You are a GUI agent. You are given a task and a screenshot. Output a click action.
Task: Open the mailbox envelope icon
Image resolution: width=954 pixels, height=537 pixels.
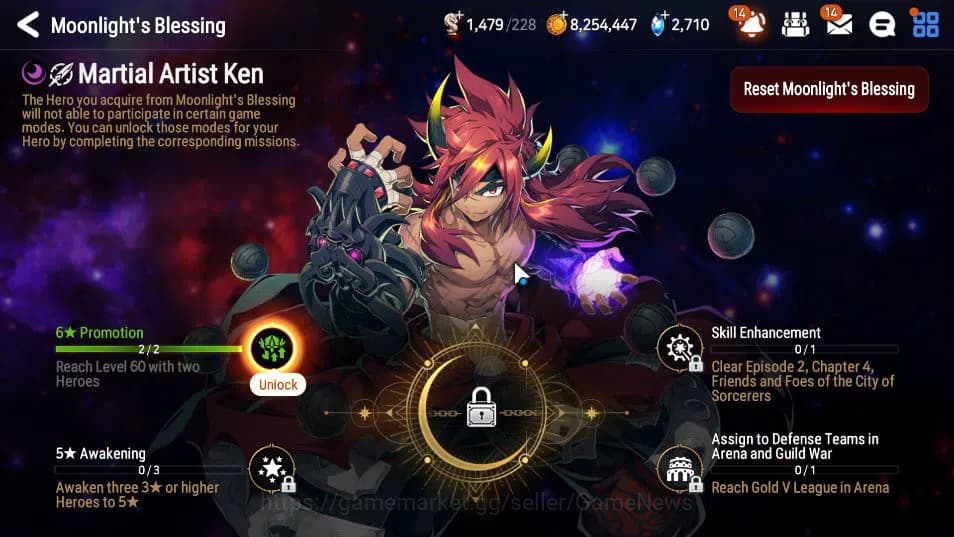[839, 25]
